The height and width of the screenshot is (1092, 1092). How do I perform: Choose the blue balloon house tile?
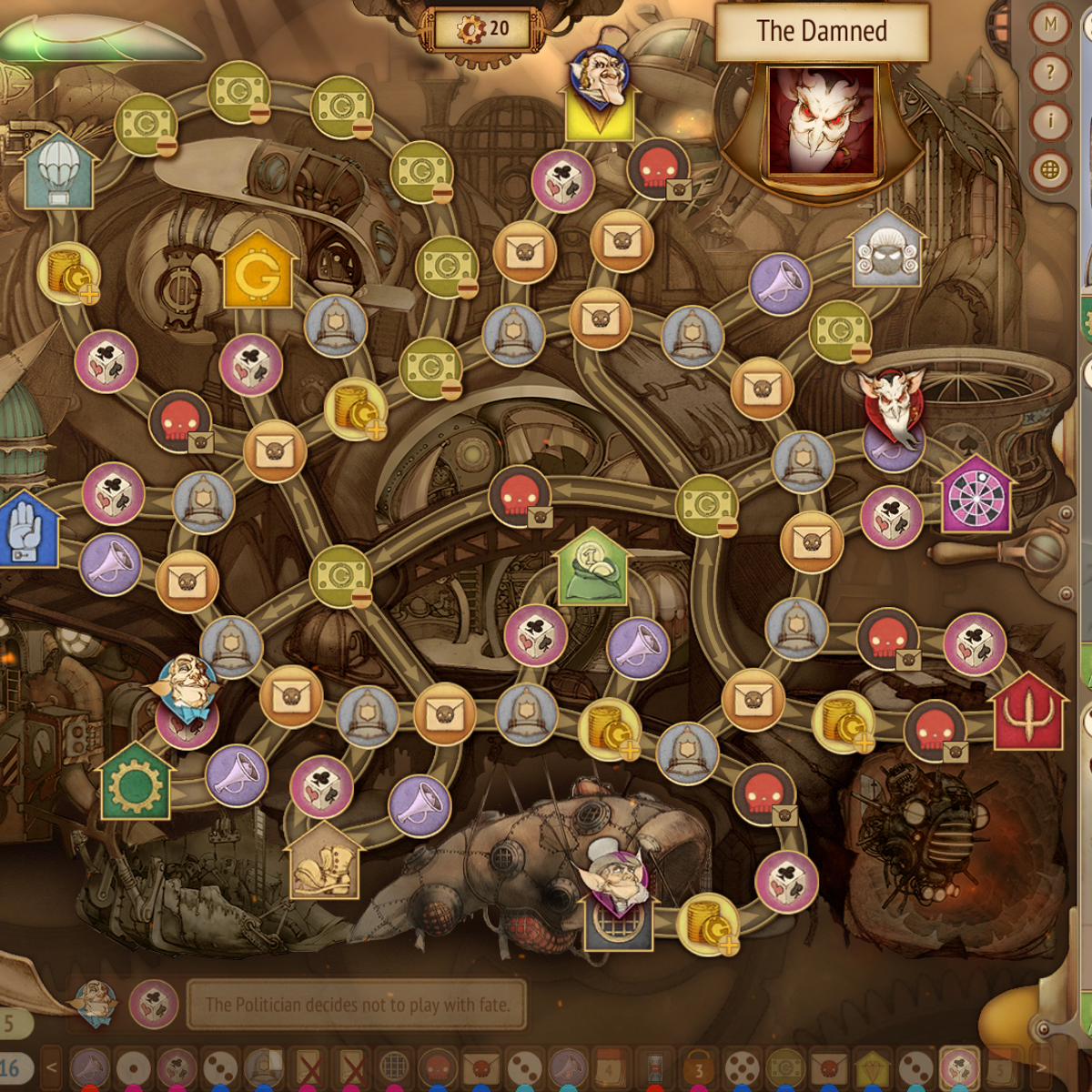pos(60,173)
